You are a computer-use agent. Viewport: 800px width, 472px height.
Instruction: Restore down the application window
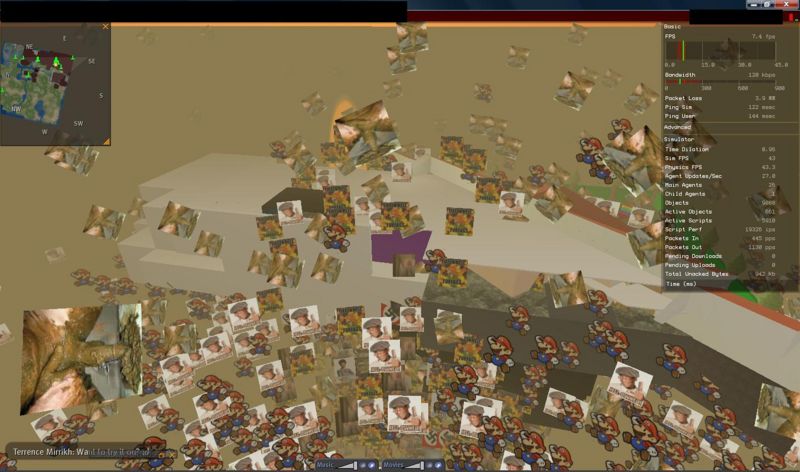coord(766,6)
